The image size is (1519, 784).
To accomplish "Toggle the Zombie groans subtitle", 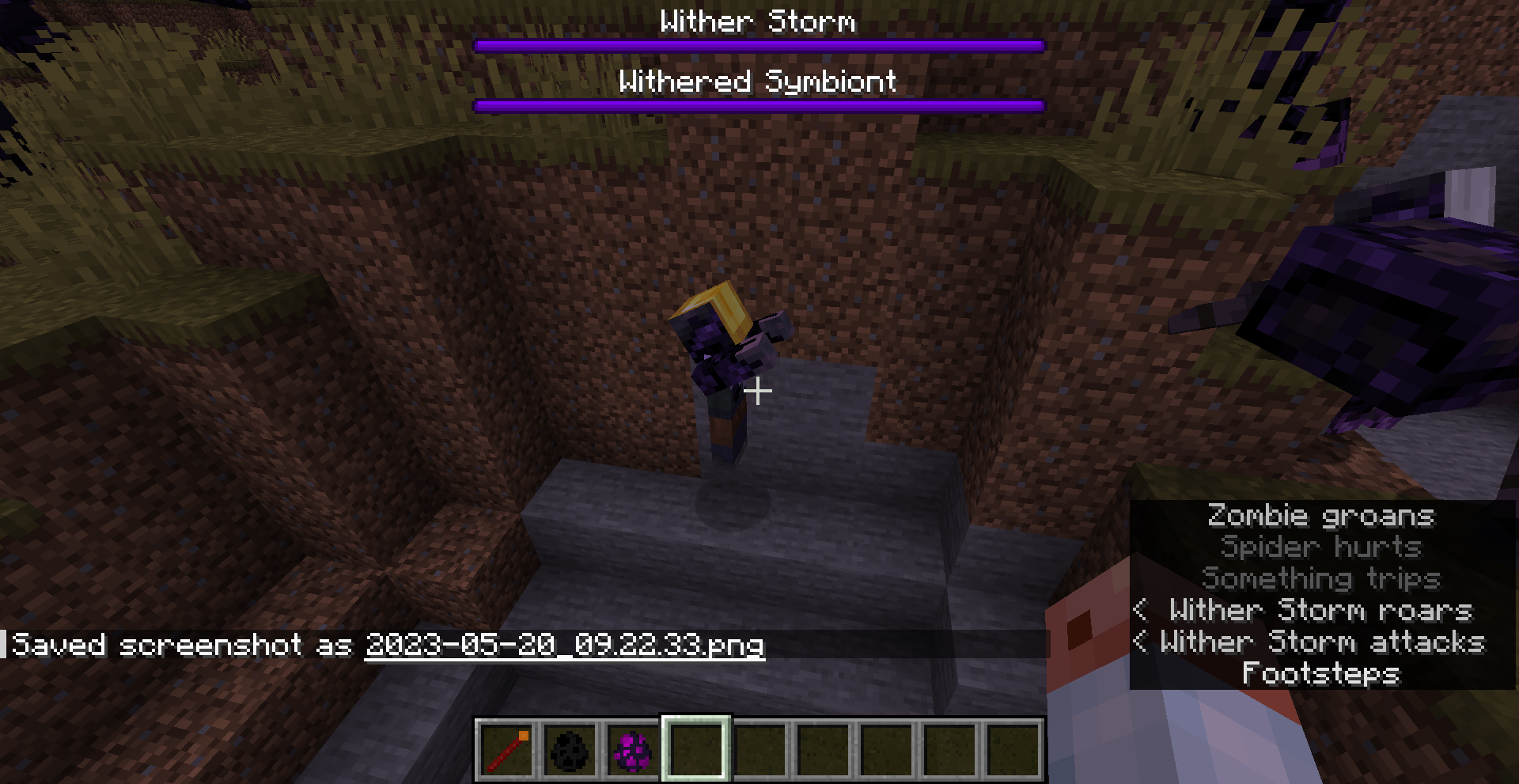I will pos(1320,516).
